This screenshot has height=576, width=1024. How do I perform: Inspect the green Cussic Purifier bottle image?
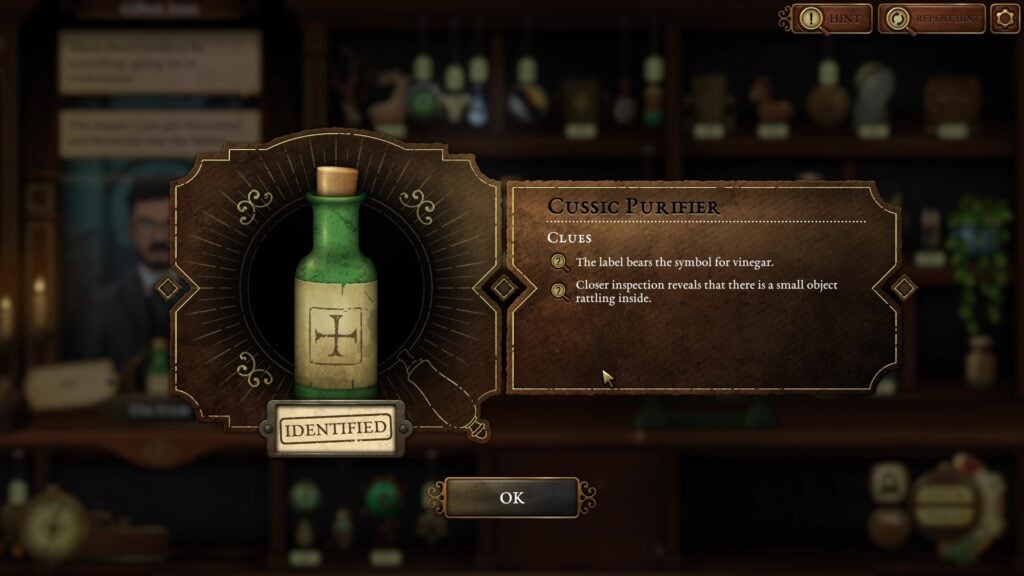(336, 290)
